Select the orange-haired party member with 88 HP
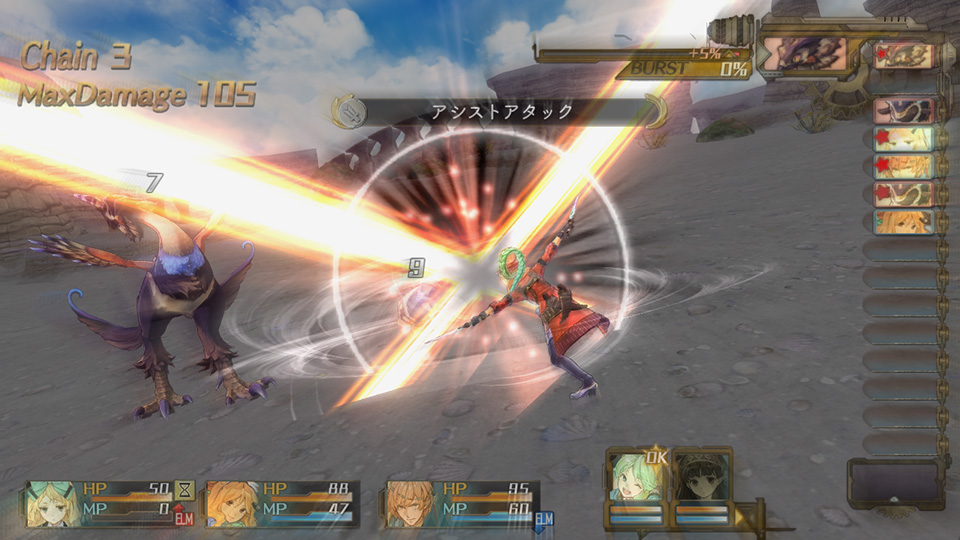The height and width of the screenshot is (540, 960). pos(232,503)
